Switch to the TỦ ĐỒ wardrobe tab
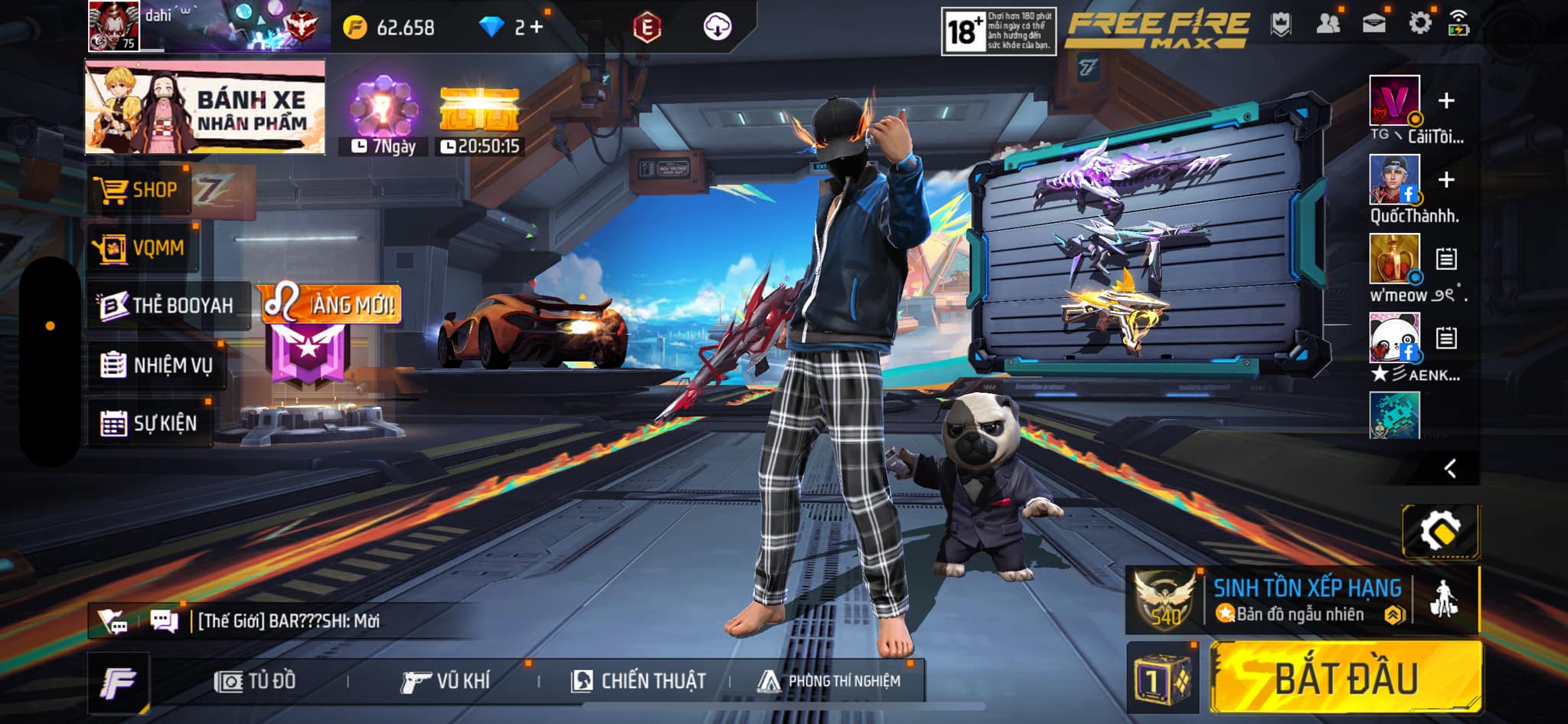Screen dimensions: 1568x724 point(256,681)
